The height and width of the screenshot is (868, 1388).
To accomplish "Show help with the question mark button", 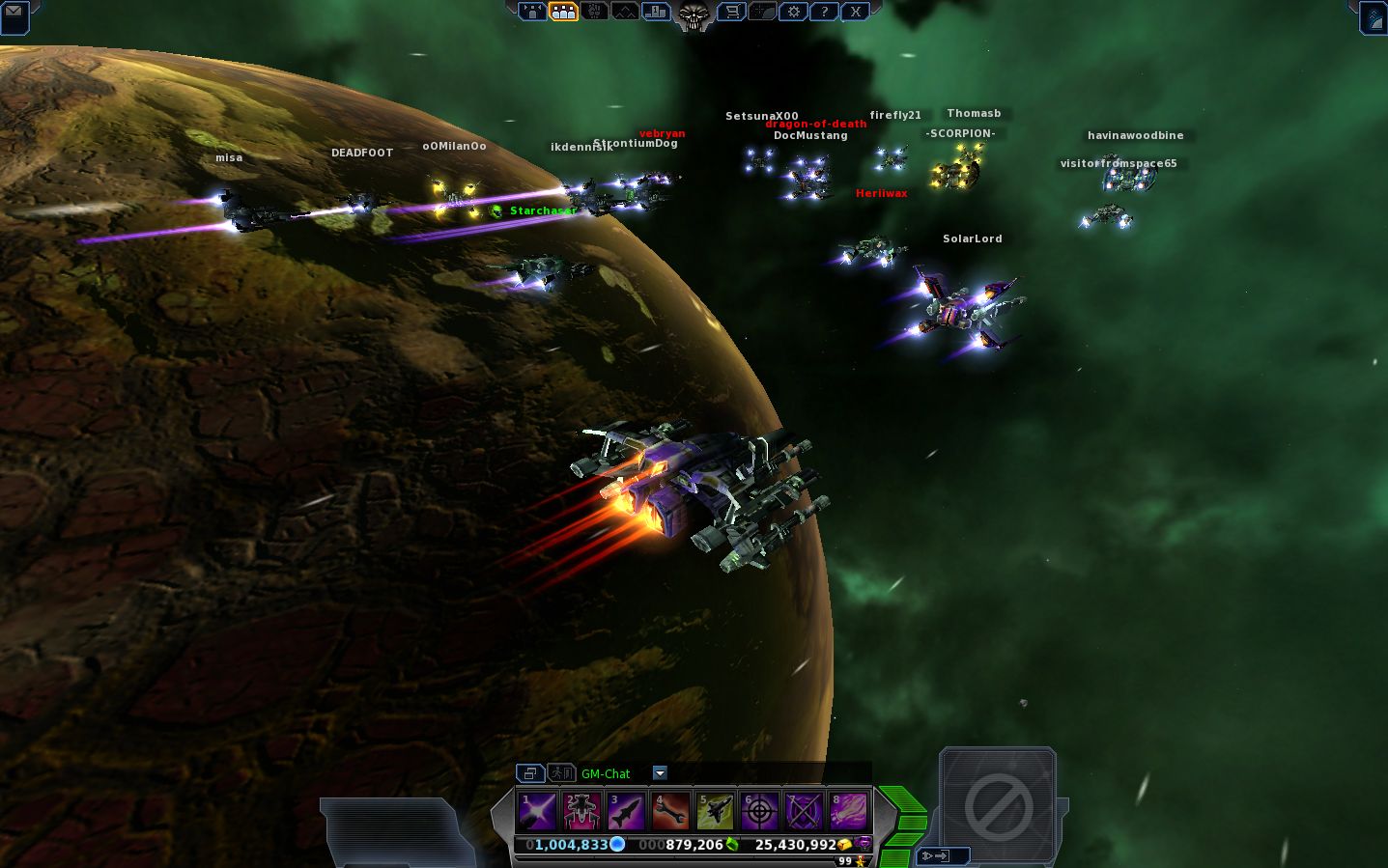I will (x=824, y=12).
